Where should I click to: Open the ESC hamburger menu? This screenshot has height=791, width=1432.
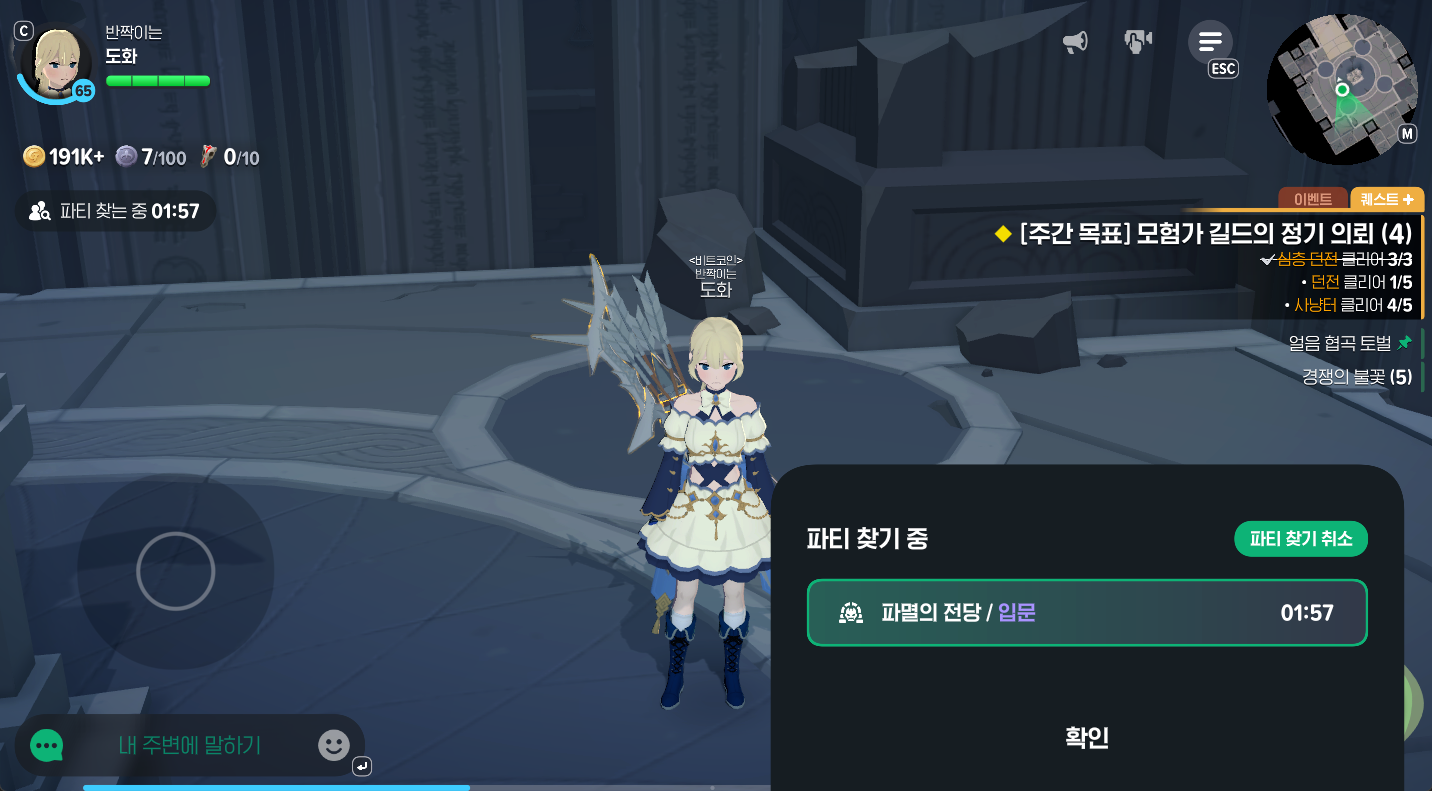pos(1210,41)
